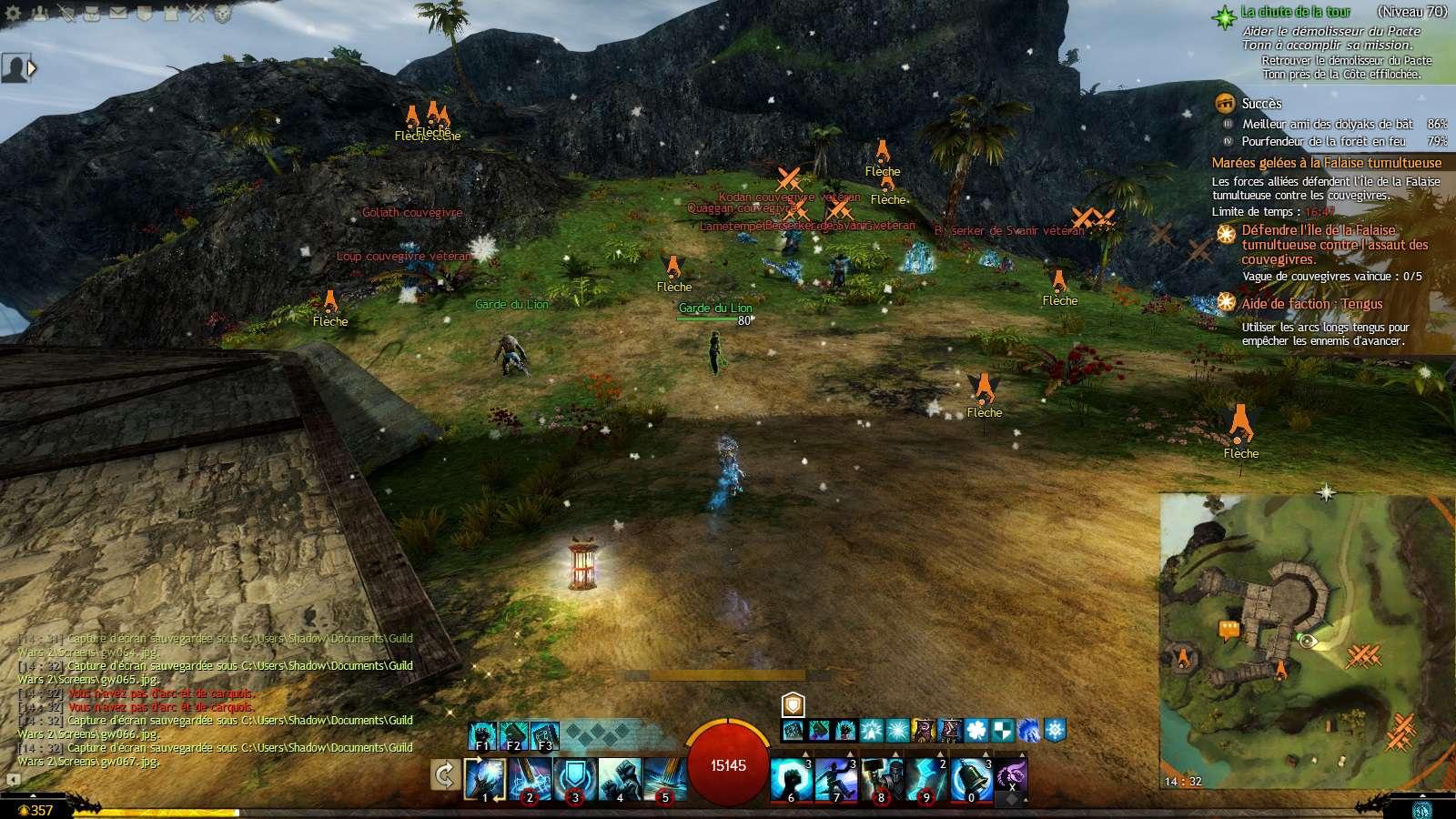1456x819 pixels.
Task: Click the chat log screenshot message area
Action: 215,692
